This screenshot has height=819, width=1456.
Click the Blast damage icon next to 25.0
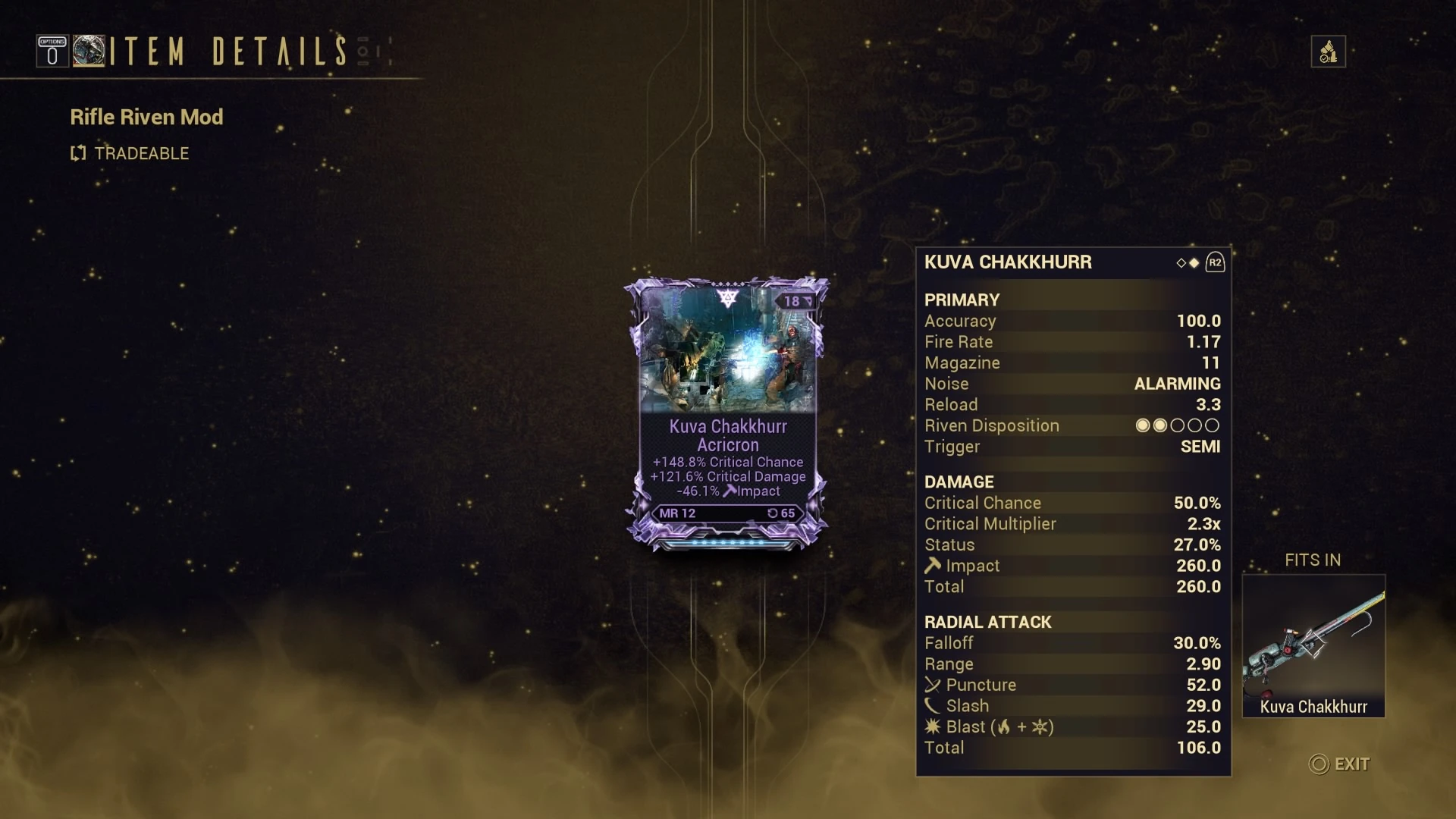tap(932, 726)
